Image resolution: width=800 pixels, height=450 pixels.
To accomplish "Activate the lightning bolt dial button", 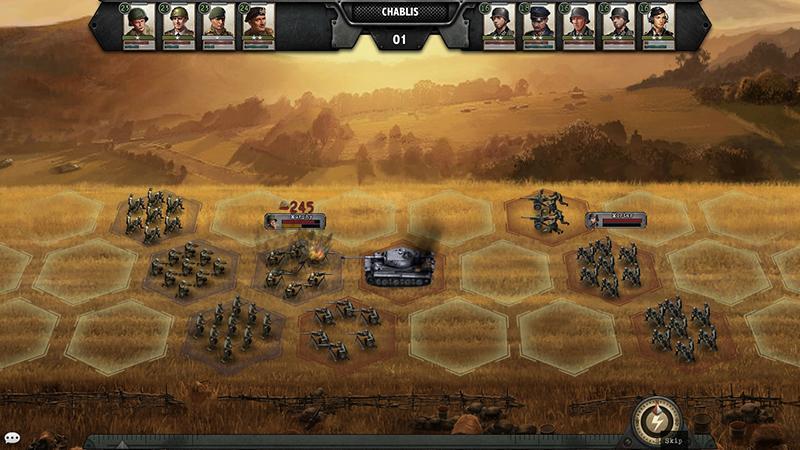I will [x=656, y=420].
